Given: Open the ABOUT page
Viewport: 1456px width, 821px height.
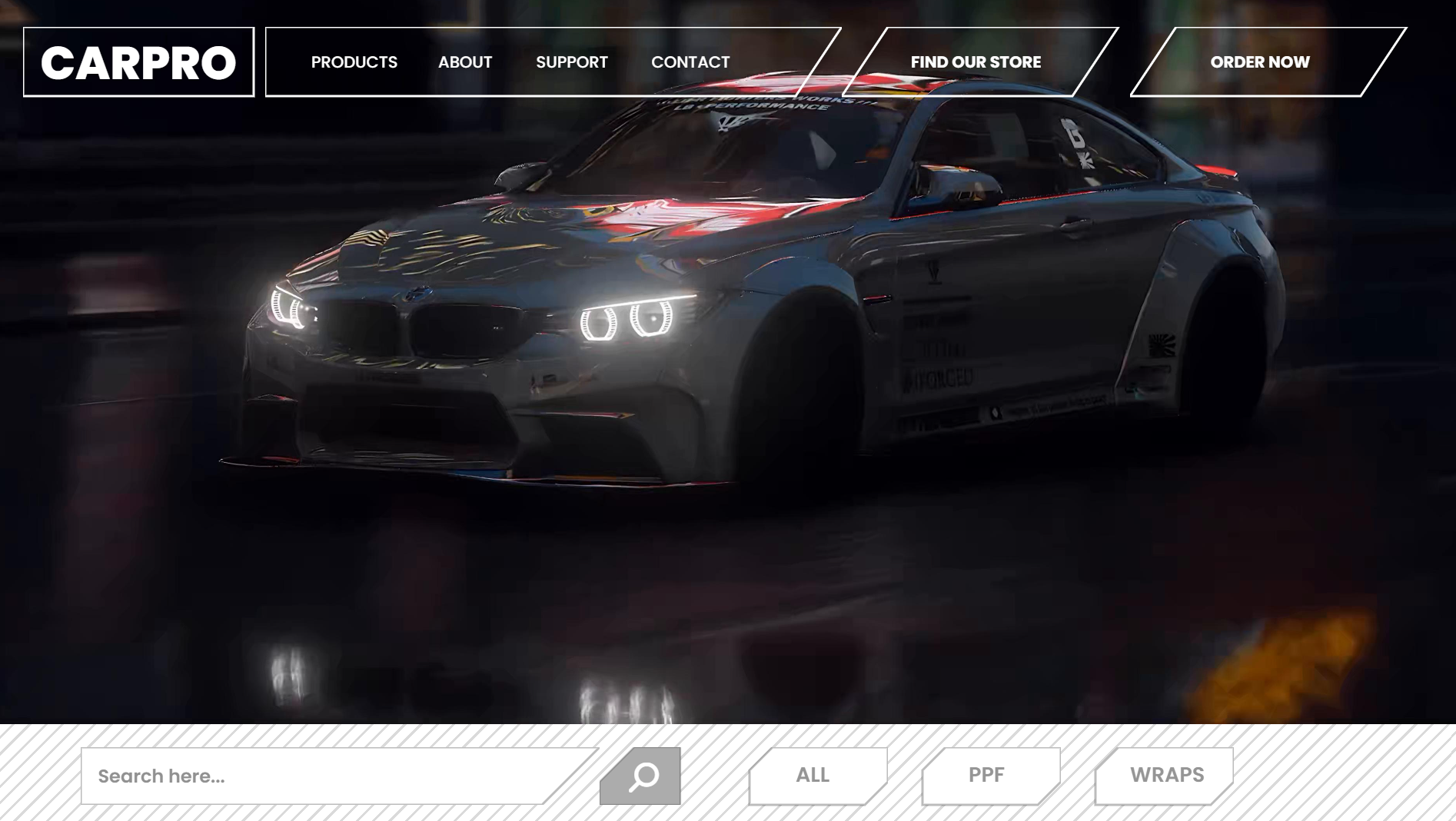Looking at the screenshot, I should point(464,62).
